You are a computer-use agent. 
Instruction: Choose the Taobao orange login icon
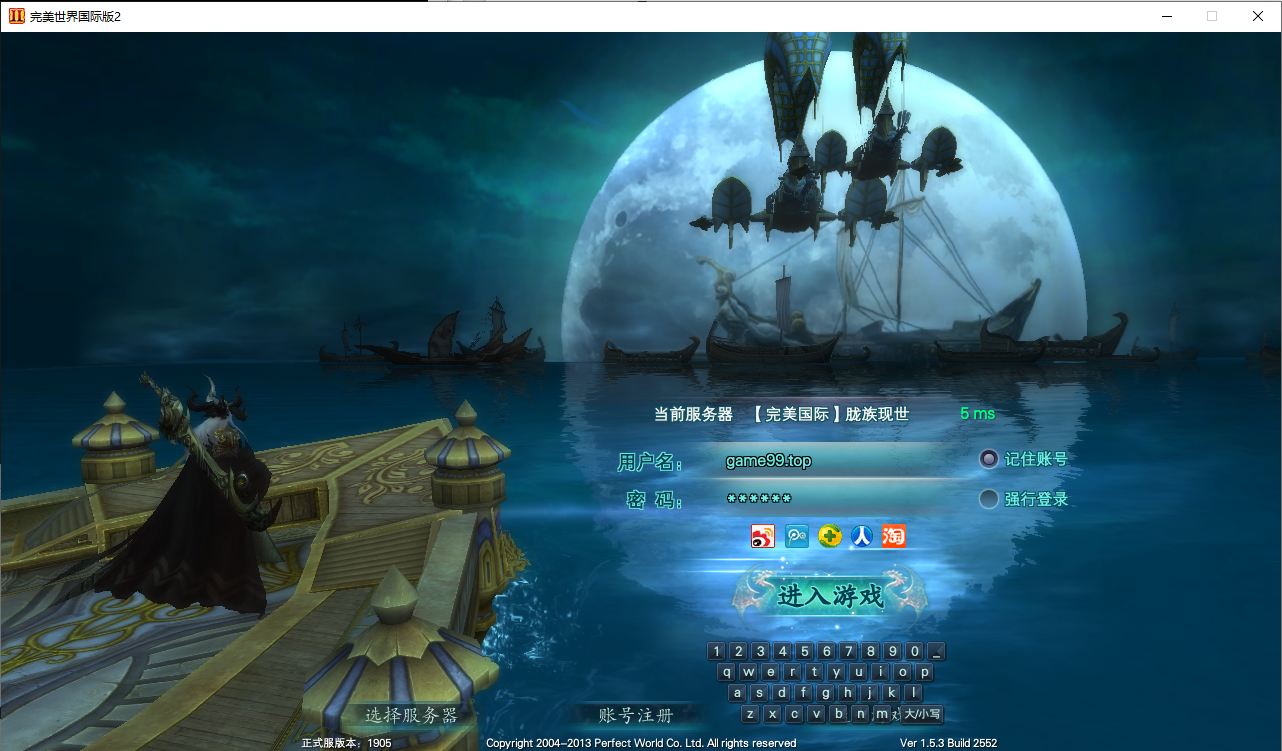893,536
